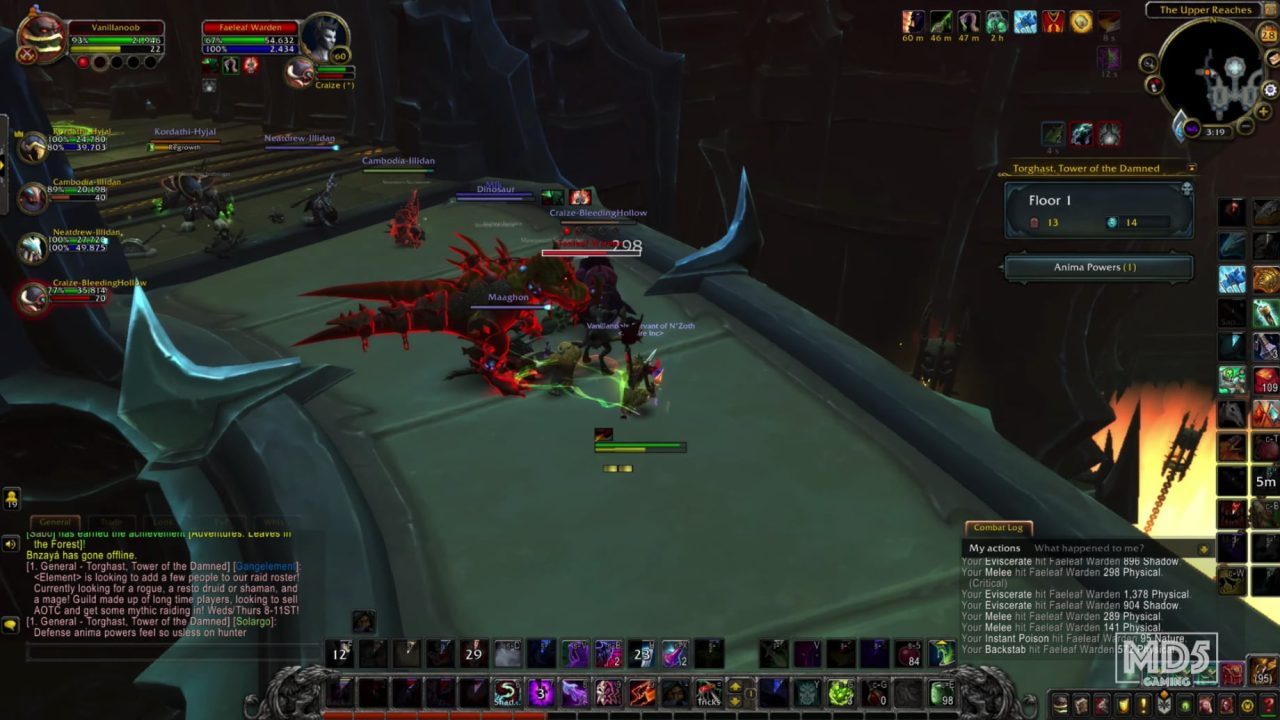This screenshot has height=720, width=1280.
Task: Click the mail icon beside the minimap
Action: 1271,59
